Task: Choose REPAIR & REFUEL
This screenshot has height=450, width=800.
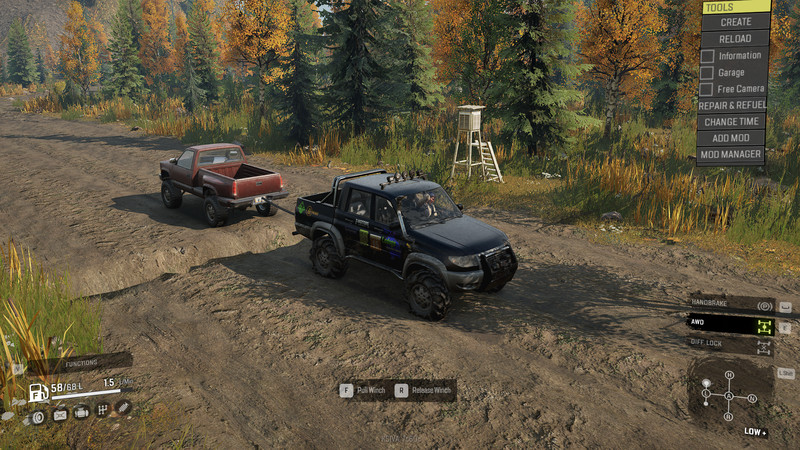Action: point(733,105)
